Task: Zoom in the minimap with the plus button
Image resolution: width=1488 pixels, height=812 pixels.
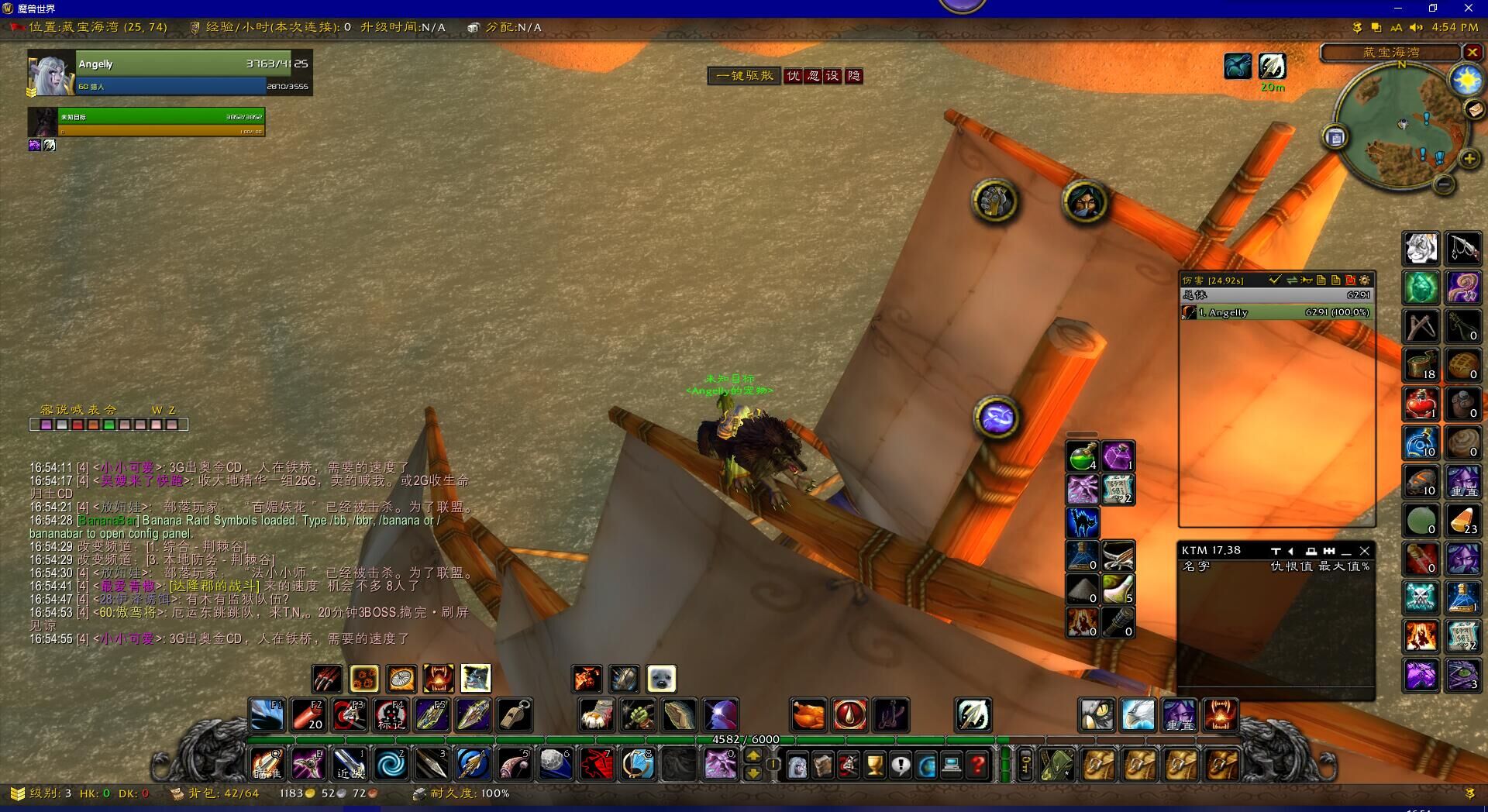Action: (x=1469, y=159)
